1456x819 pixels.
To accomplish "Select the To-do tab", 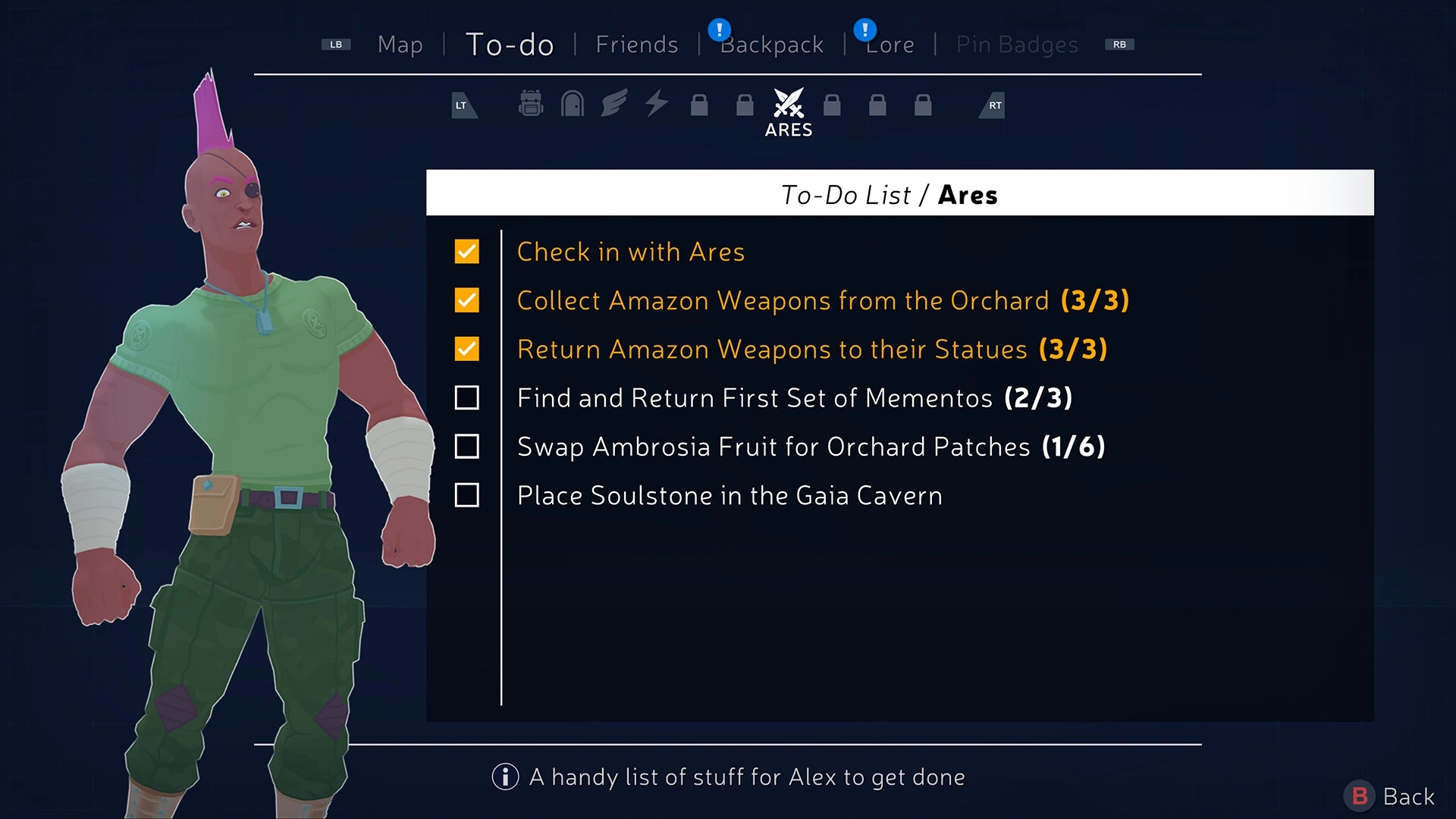I will (x=509, y=45).
